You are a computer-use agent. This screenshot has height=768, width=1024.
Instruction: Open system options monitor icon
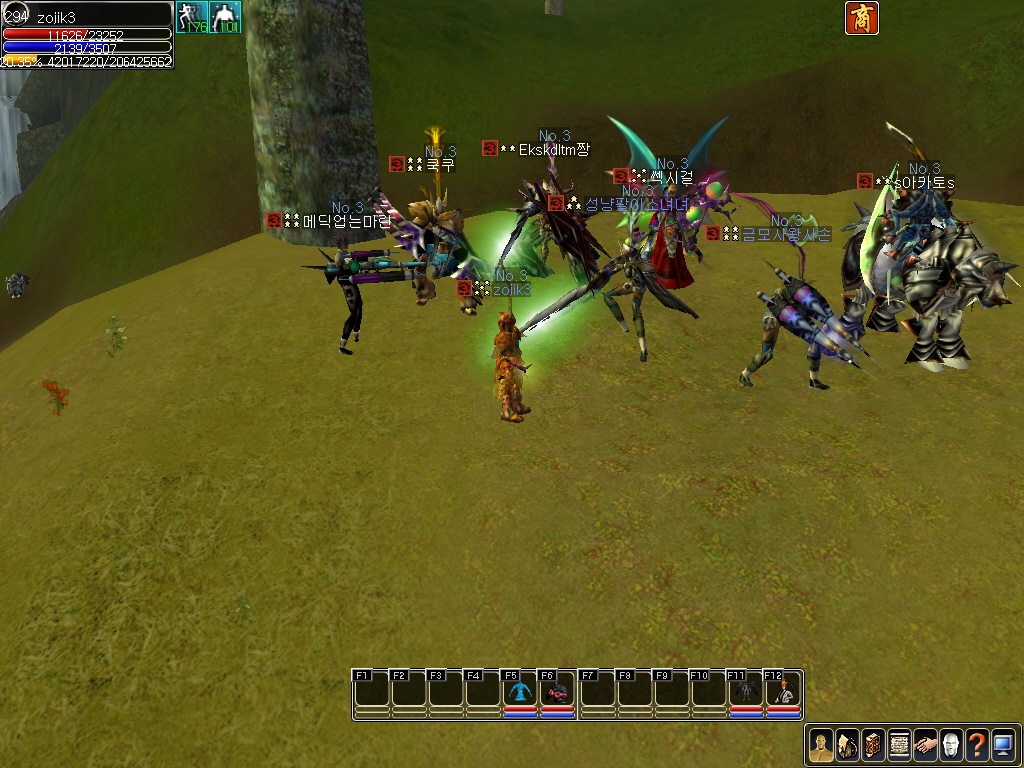pyautogui.click(x=1003, y=745)
